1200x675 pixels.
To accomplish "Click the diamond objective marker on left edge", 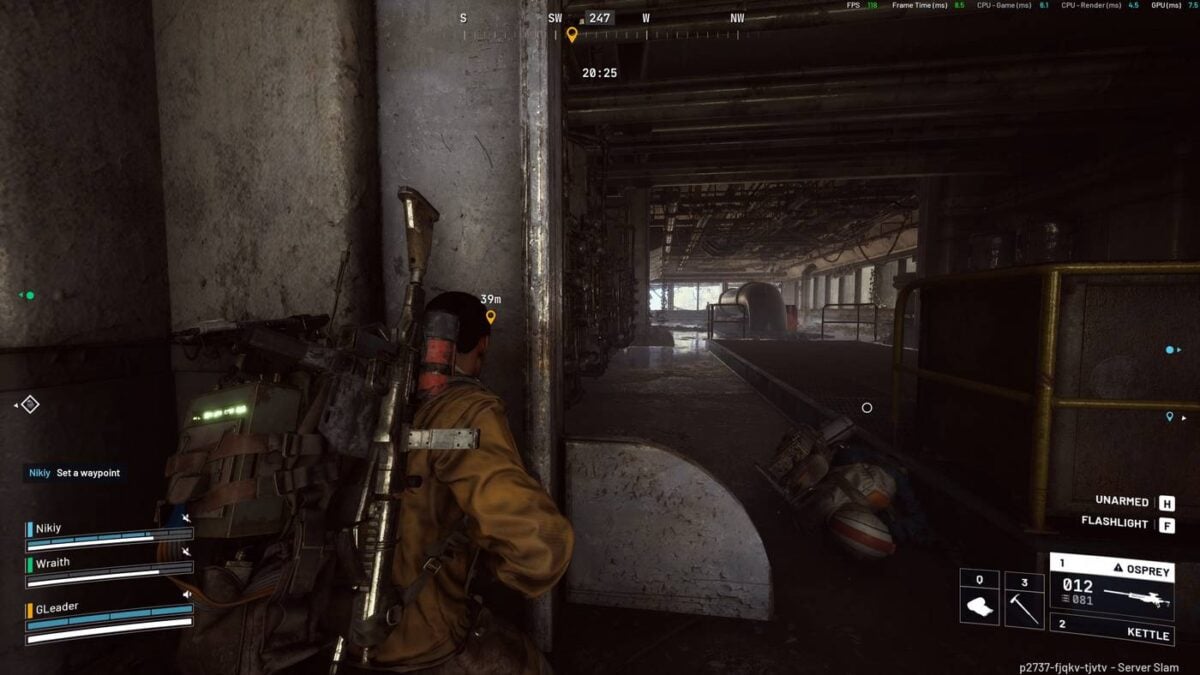I will tap(30, 404).
